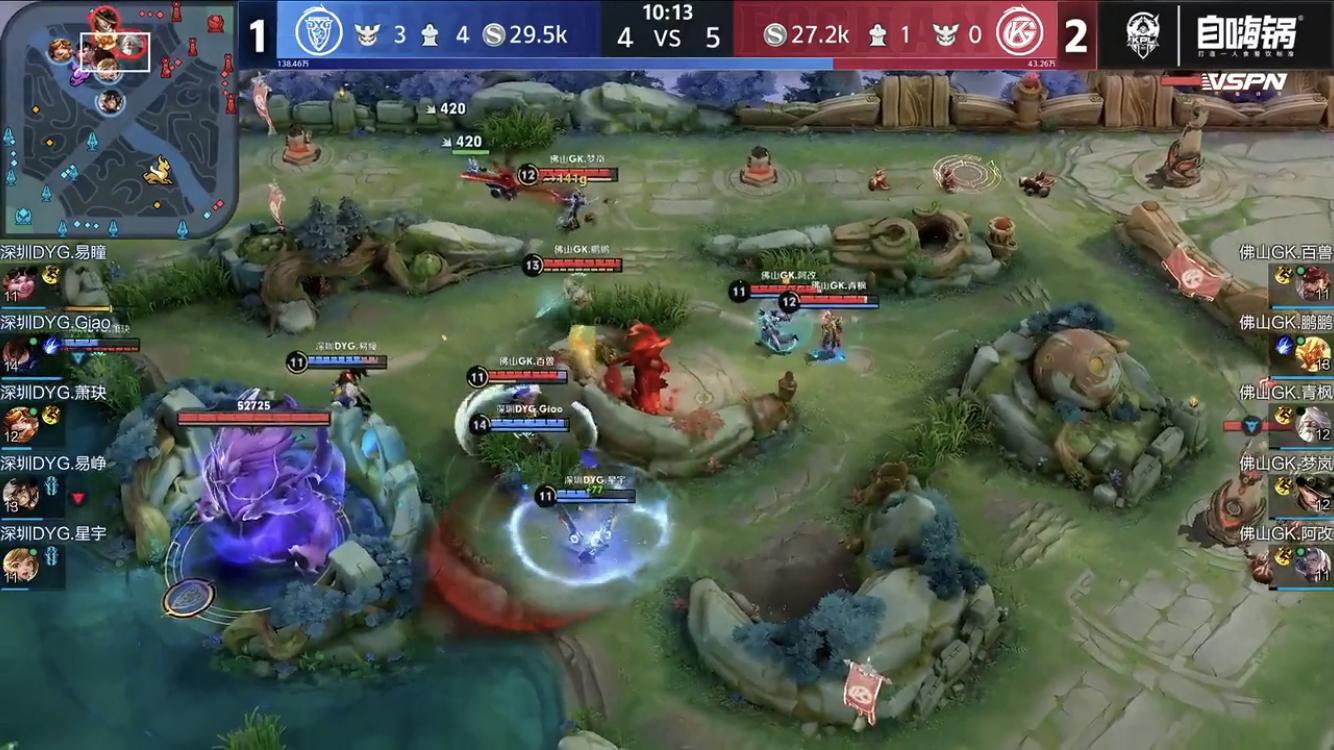Image resolution: width=1334 pixels, height=750 pixels.
Task: Choose the 佛山GK.阿改 player portrait
Action: pos(1313,564)
